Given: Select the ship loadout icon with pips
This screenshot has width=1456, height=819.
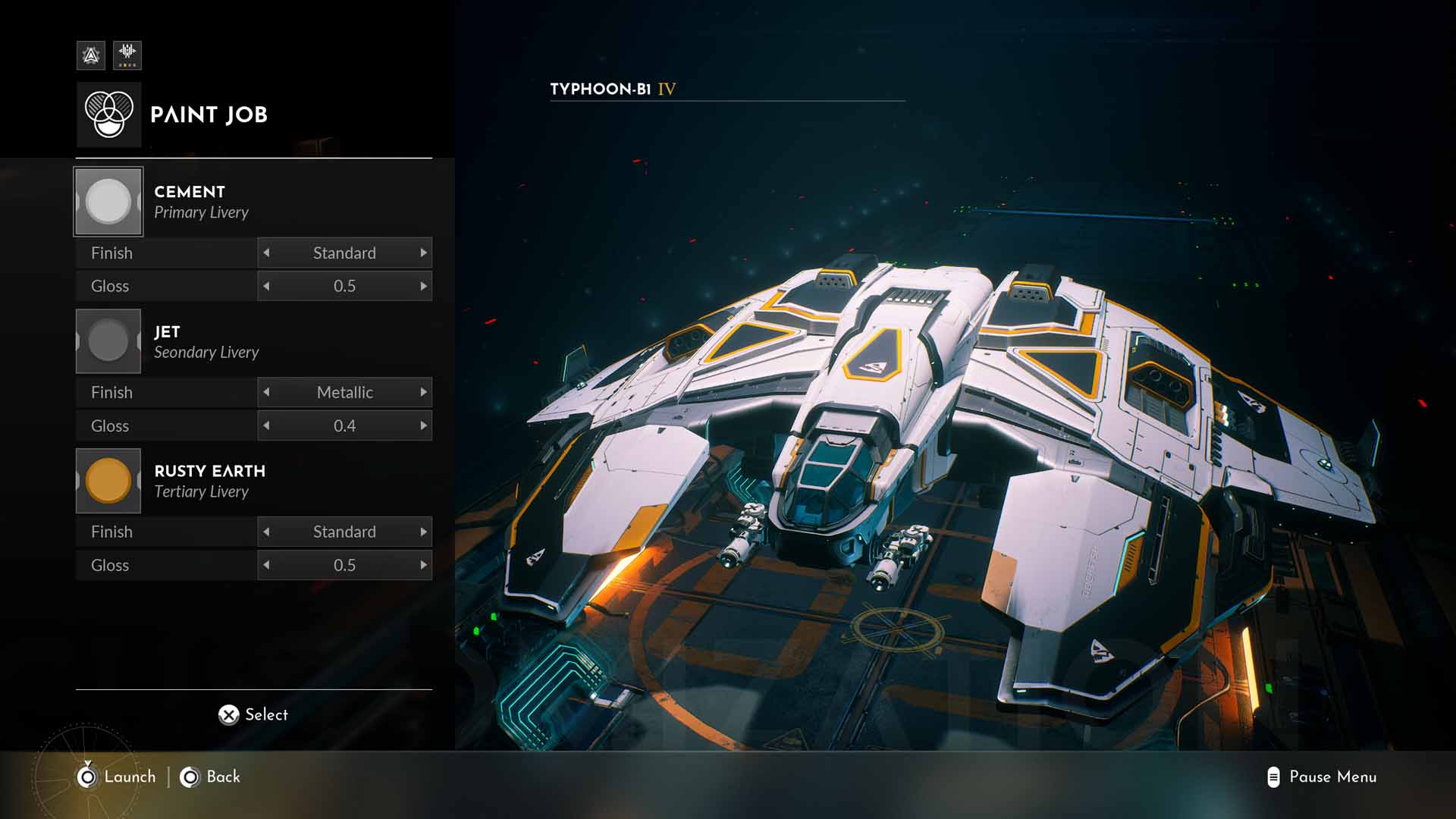Looking at the screenshot, I should [x=127, y=55].
